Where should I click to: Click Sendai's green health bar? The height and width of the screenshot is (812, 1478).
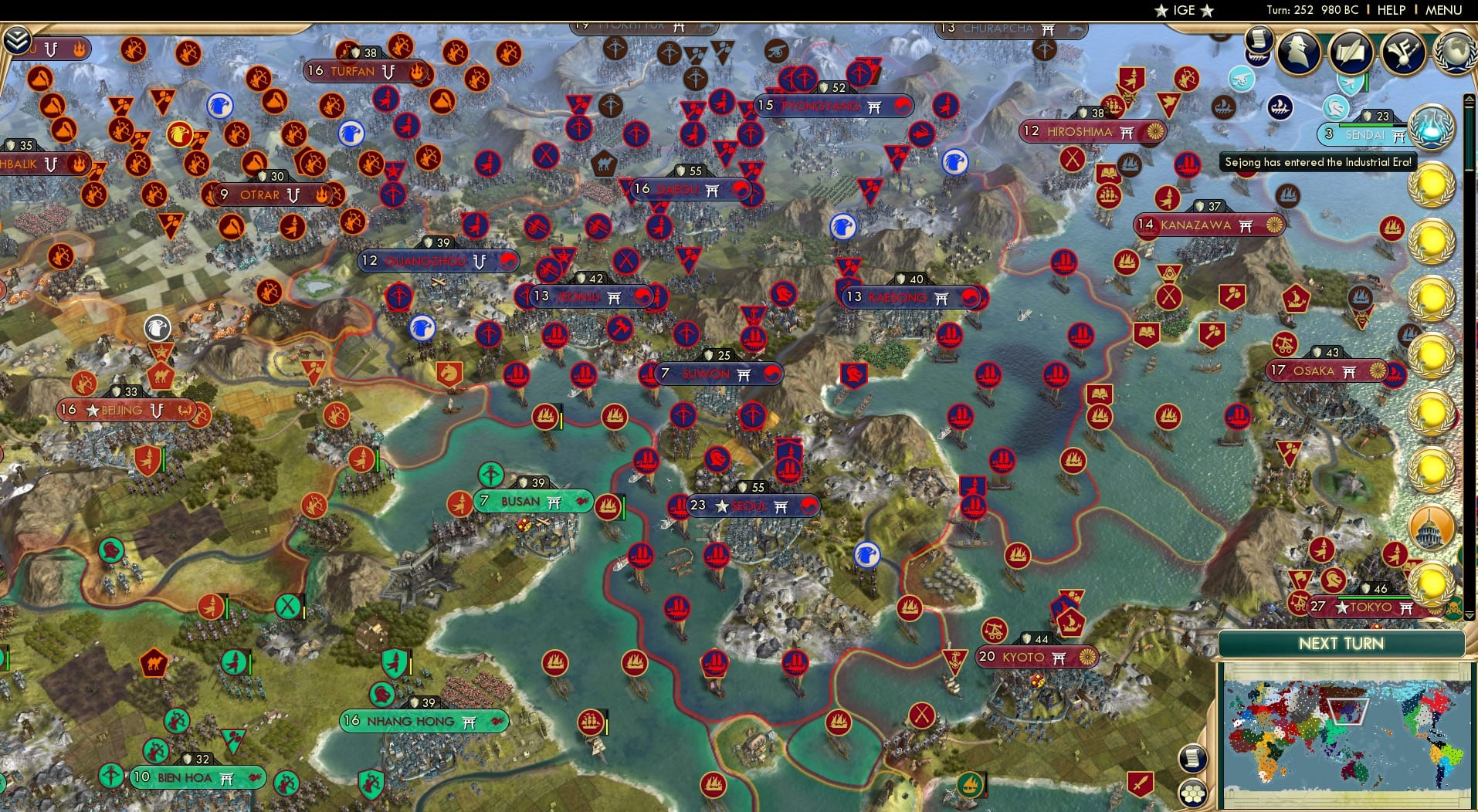point(1365,126)
